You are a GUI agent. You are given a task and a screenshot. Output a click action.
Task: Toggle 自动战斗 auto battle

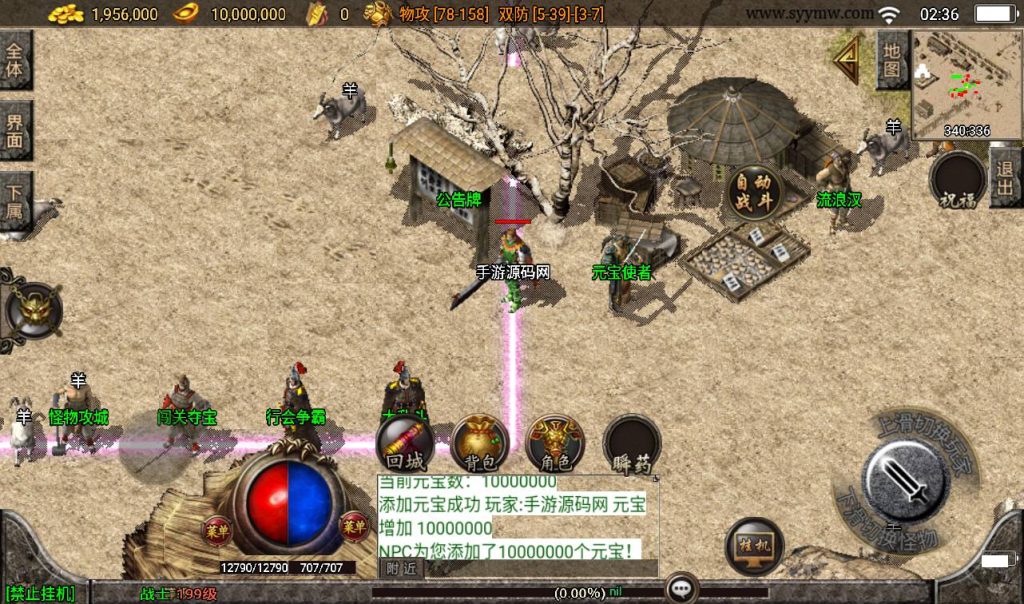coord(753,193)
